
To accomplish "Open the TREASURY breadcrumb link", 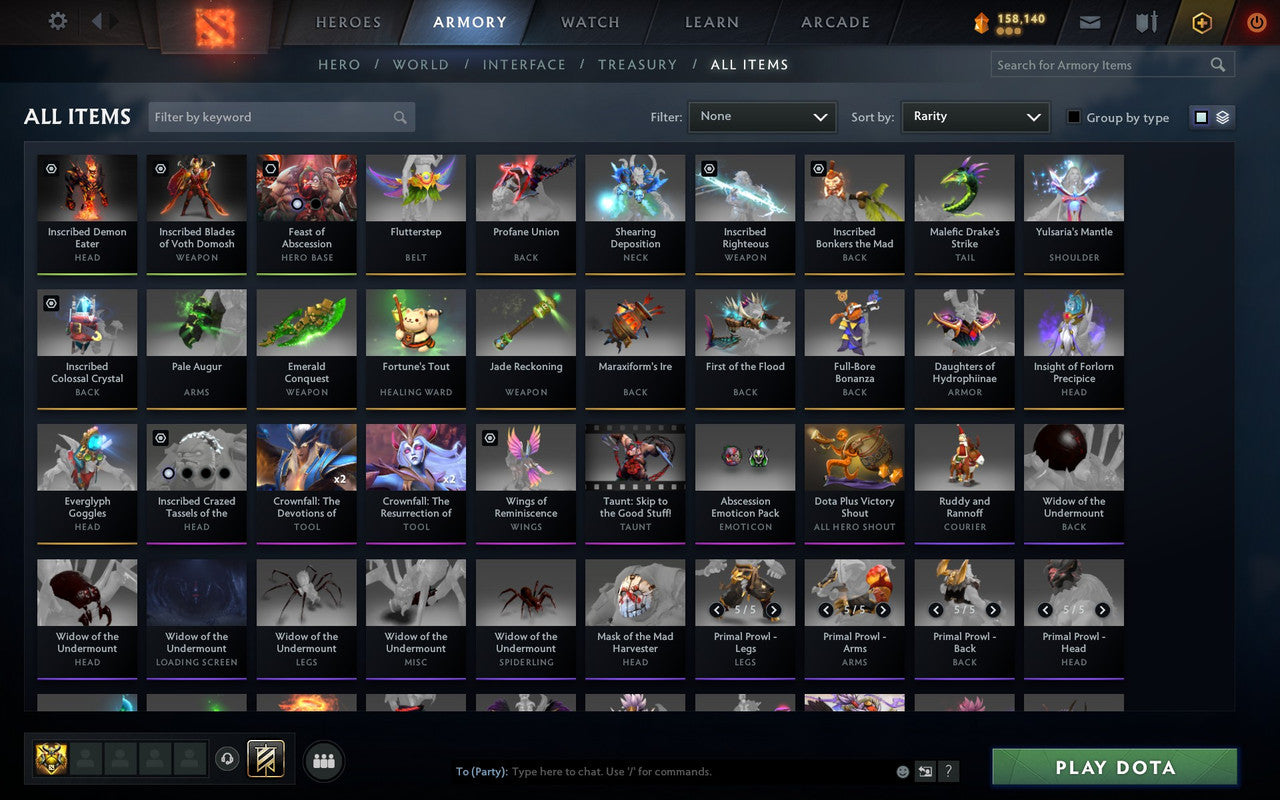I will (637, 64).
